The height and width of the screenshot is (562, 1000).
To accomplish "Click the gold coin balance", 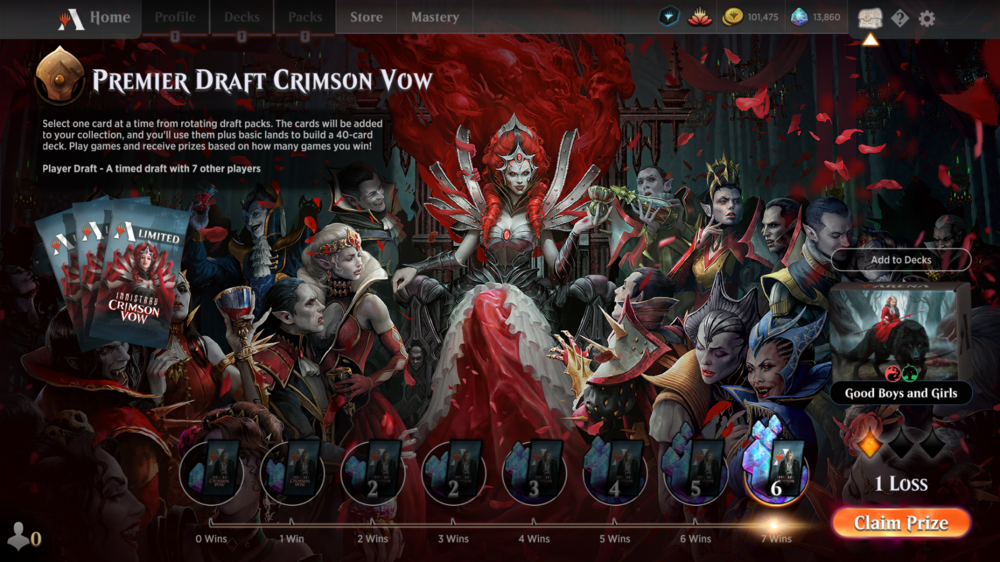I will [x=751, y=17].
